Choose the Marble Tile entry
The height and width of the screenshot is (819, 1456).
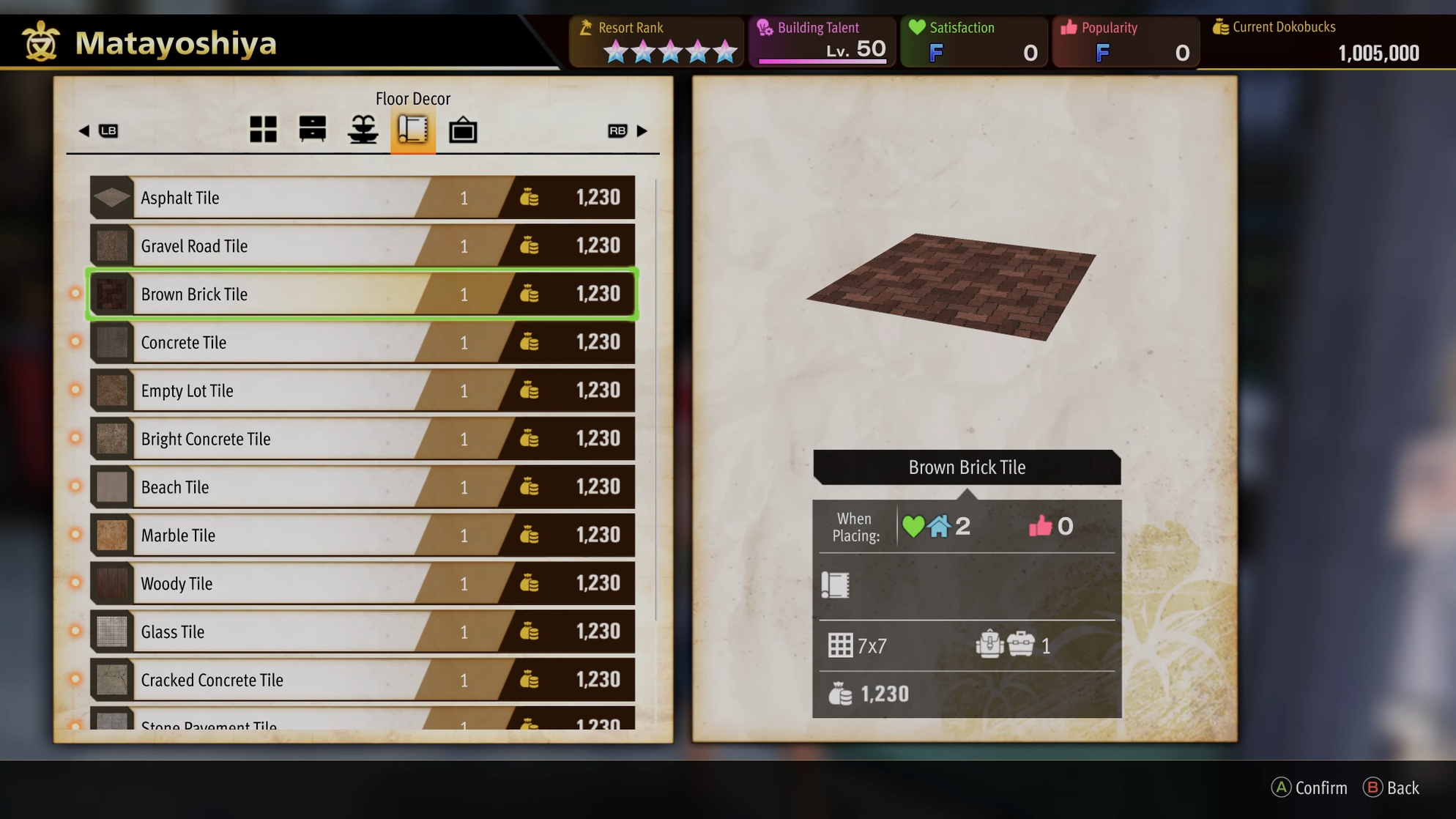[362, 535]
